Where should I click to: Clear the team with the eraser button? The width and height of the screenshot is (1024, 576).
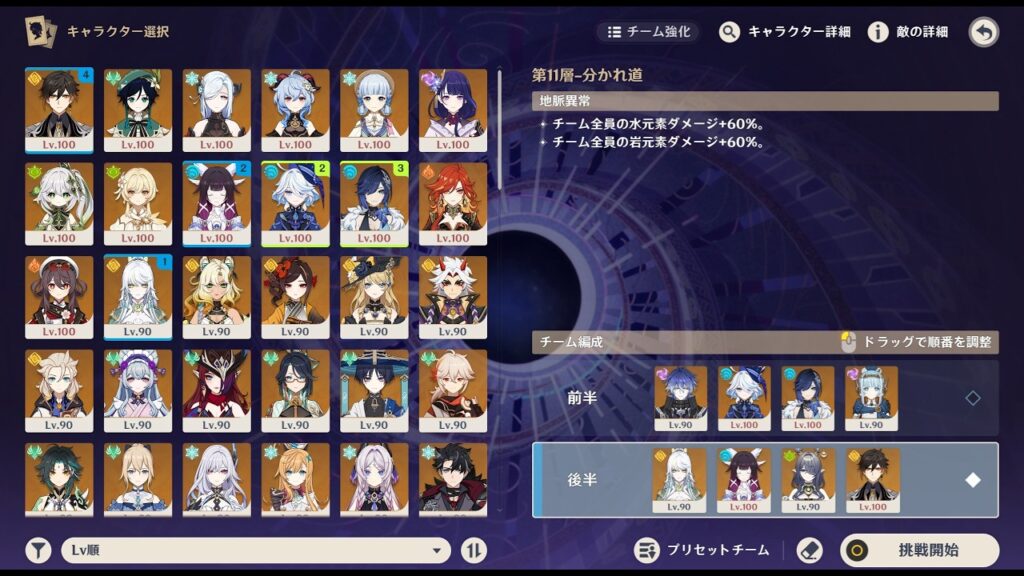(809, 550)
